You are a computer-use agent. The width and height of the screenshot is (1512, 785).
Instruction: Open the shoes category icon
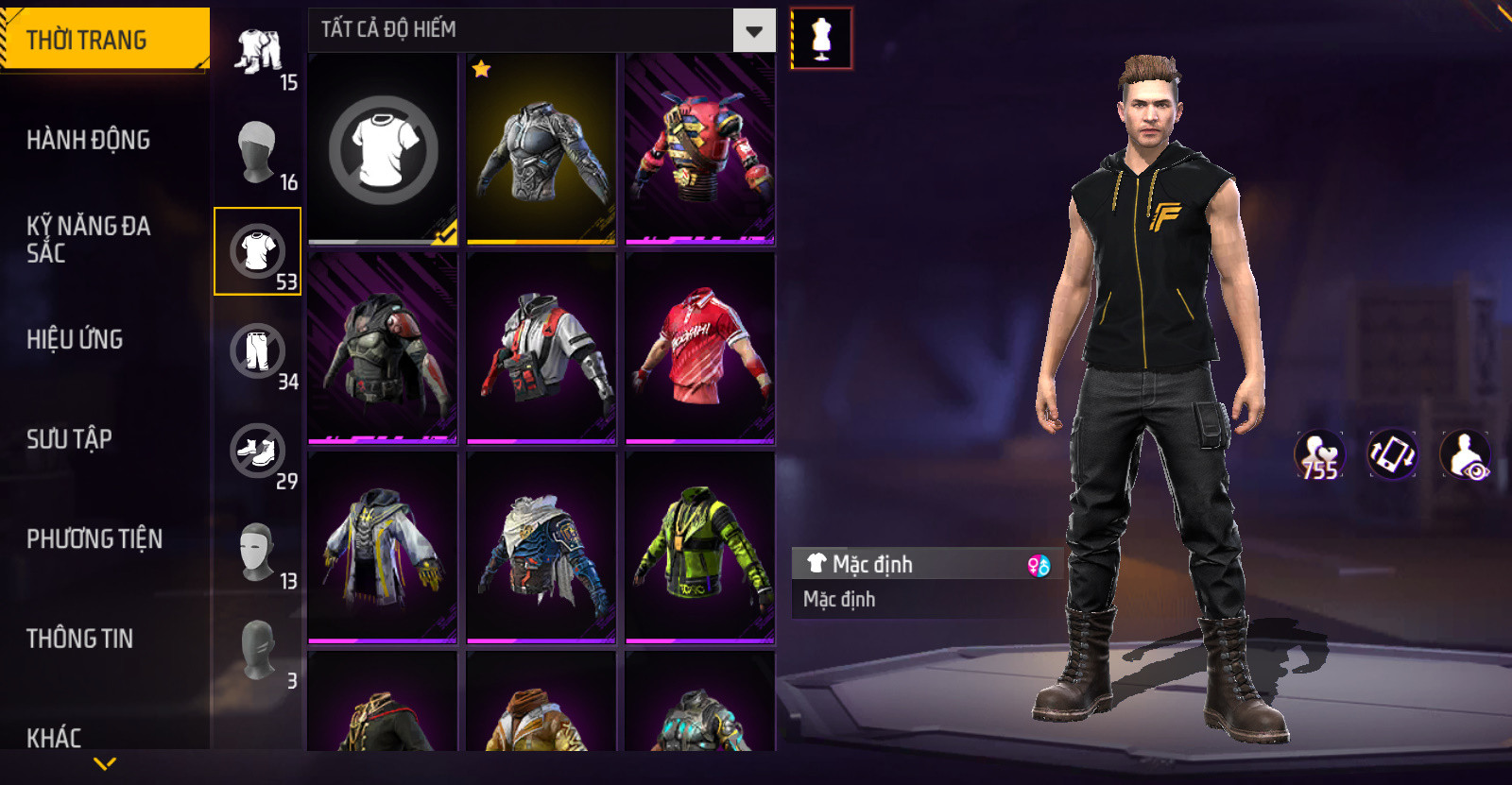click(x=258, y=451)
